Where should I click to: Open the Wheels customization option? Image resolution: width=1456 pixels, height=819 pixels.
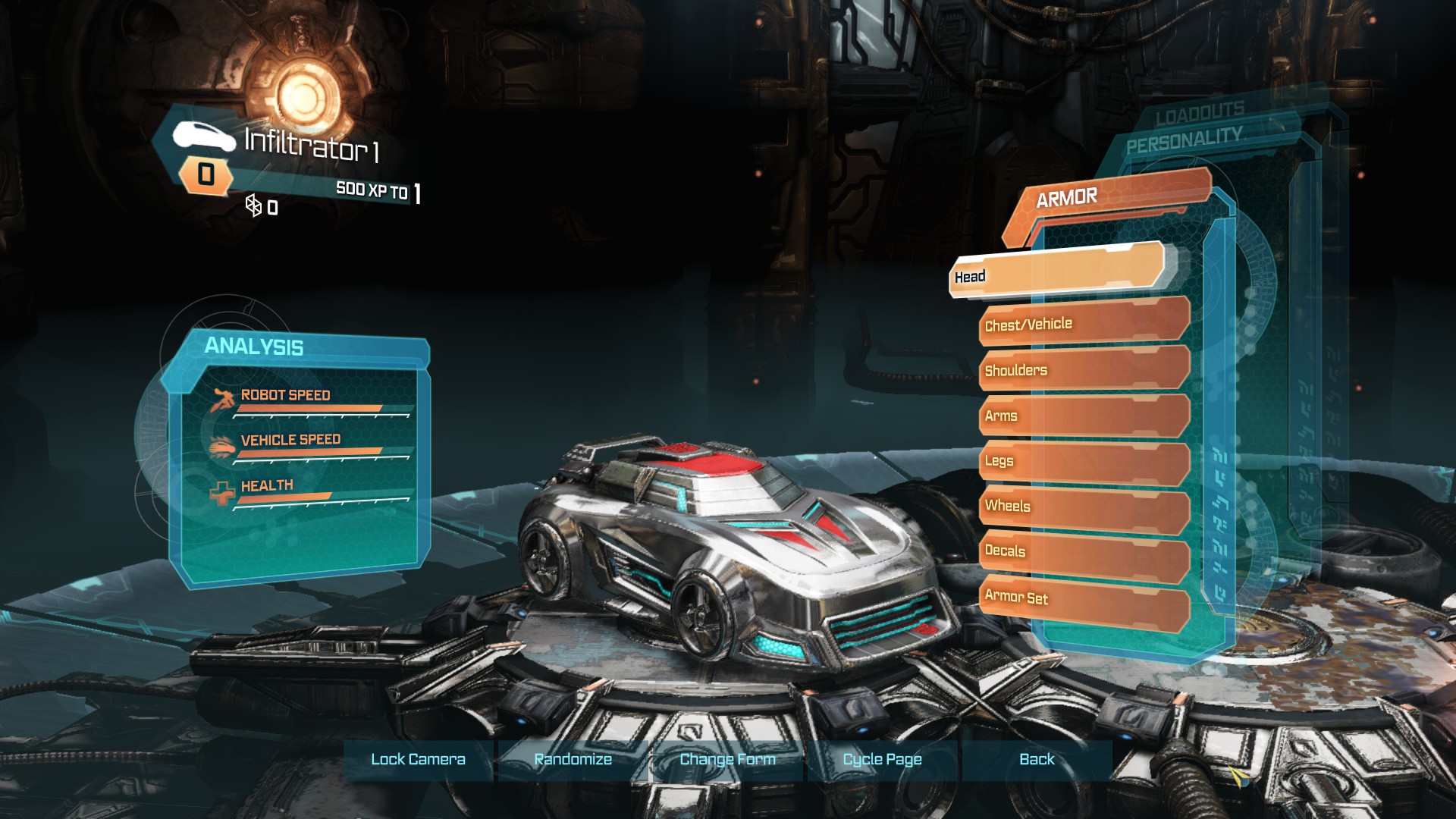pyautogui.click(x=1083, y=507)
